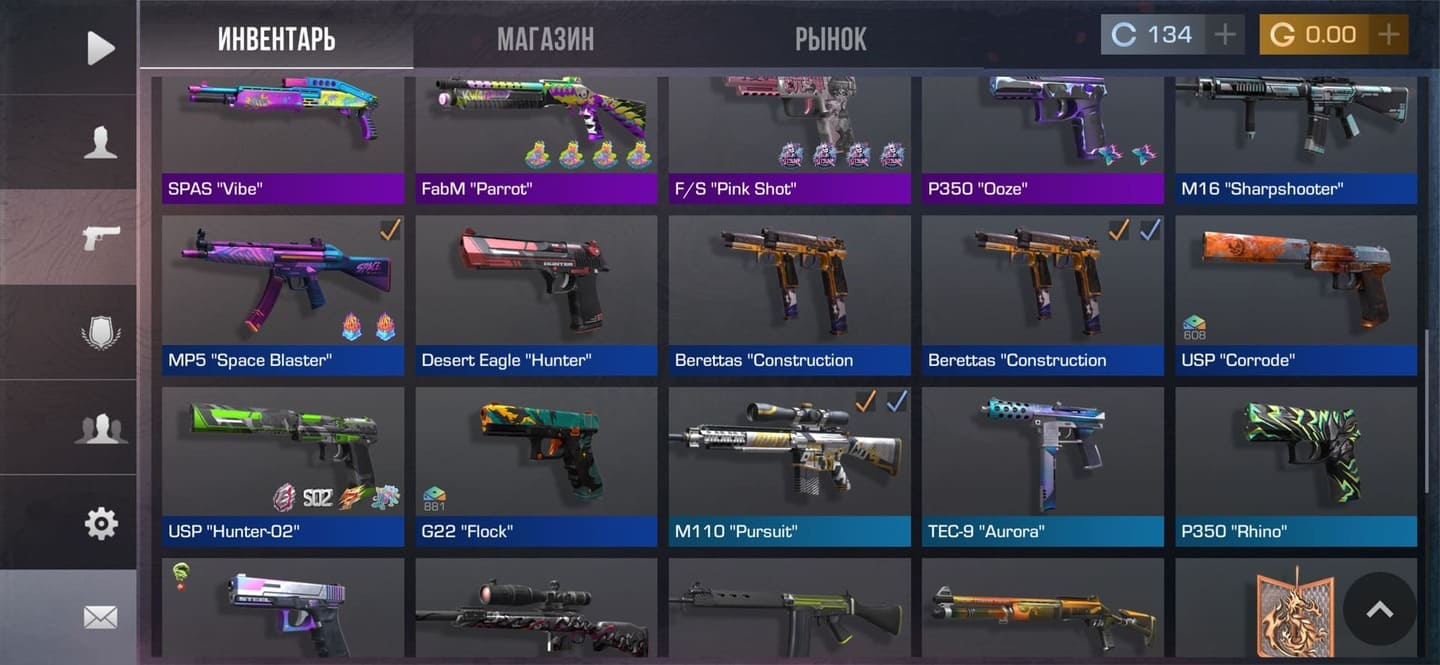Select the TEC-9 "Aurora" skin
This screenshot has height=665, width=1440.
click(x=1042, y=466)
